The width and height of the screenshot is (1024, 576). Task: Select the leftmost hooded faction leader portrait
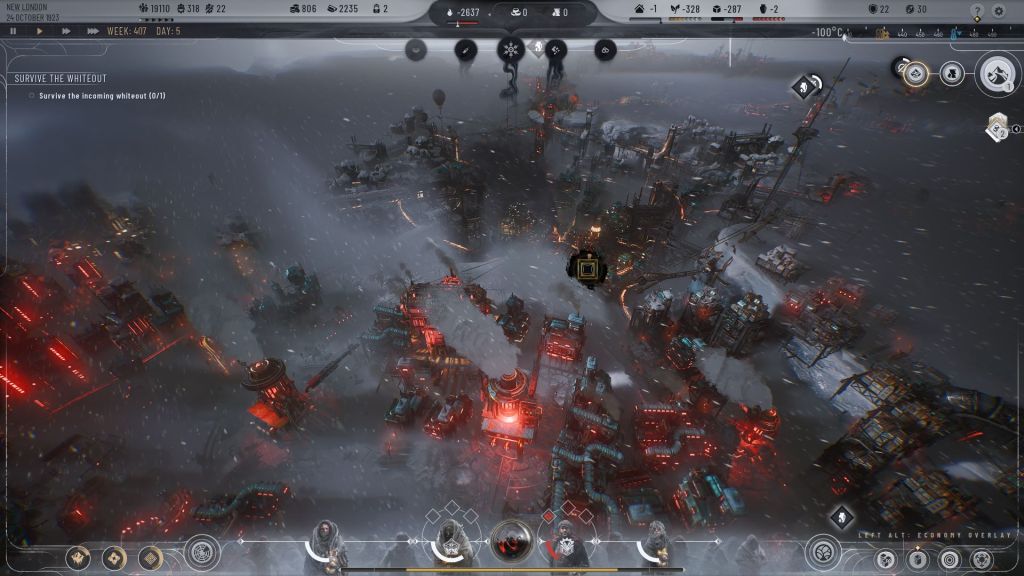[326, 544]
